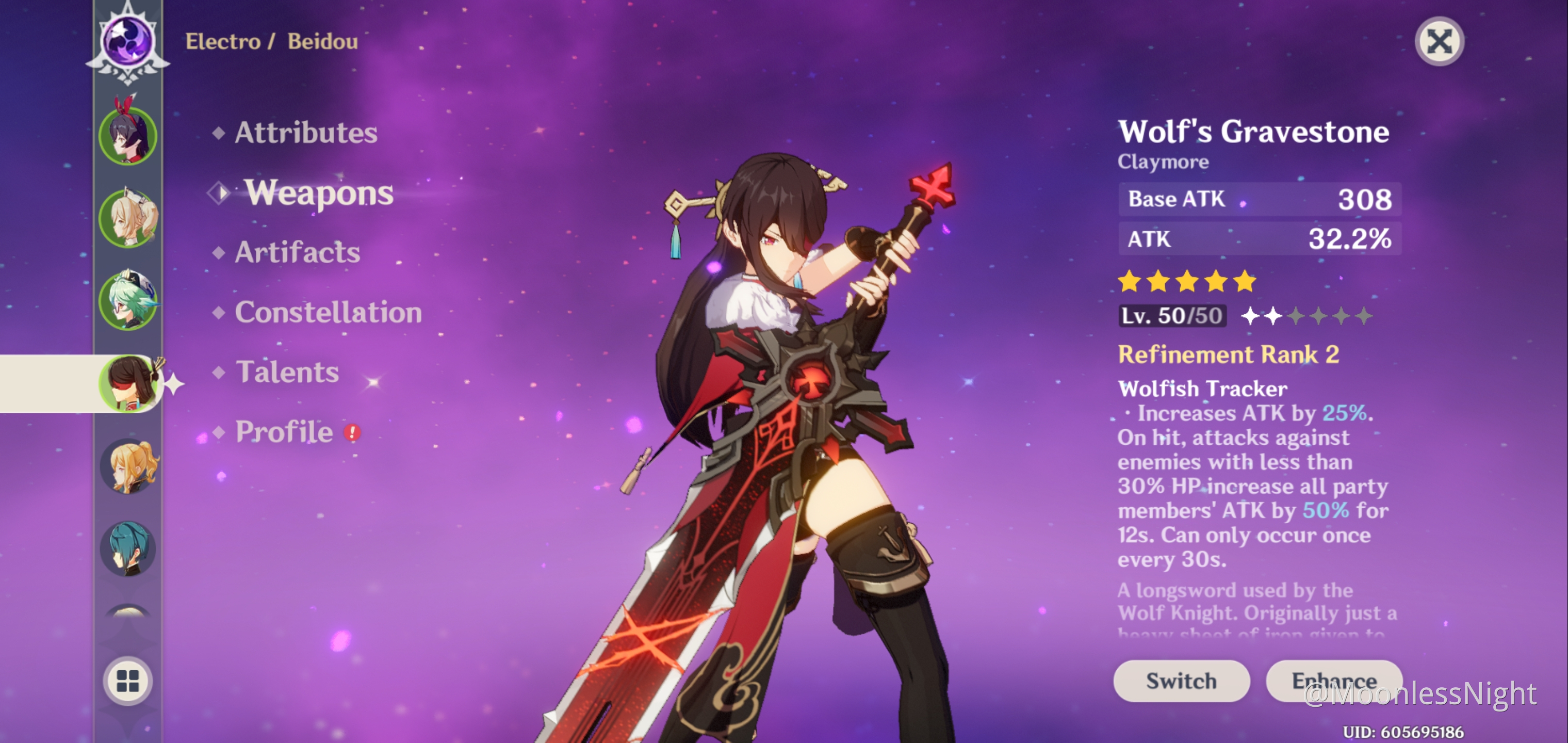Switch to the blonde ponytail character portrait
The height and width of the screenshot is (743, 1568).
point(128,466)
